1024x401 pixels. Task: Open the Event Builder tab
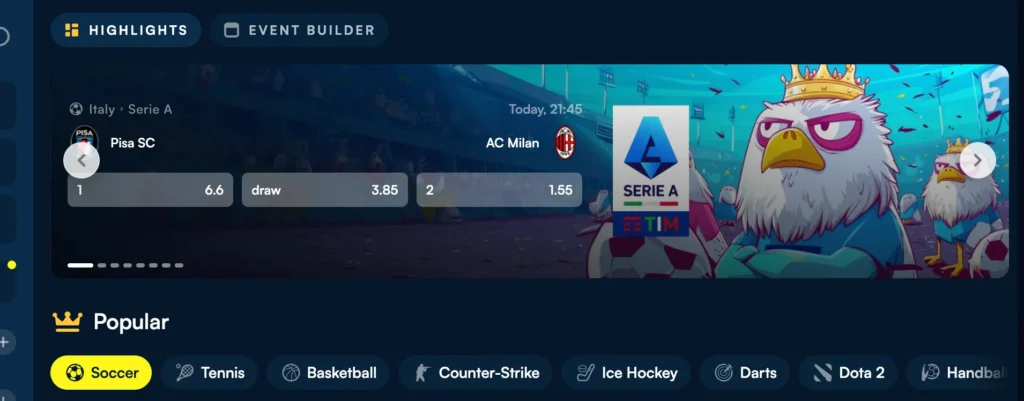(x=299, y=30)
